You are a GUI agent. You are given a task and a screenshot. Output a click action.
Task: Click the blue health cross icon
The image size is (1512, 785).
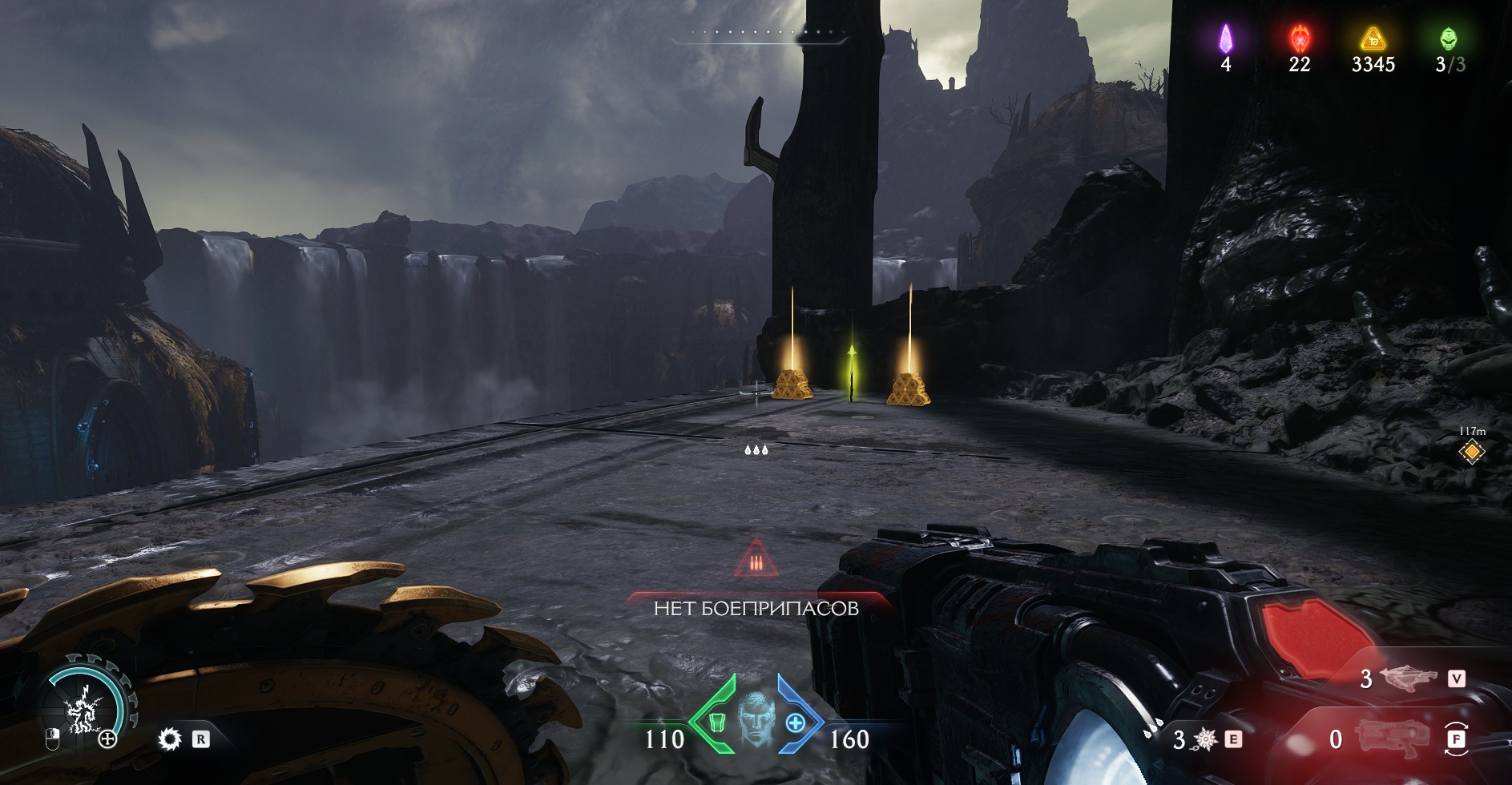795,723
